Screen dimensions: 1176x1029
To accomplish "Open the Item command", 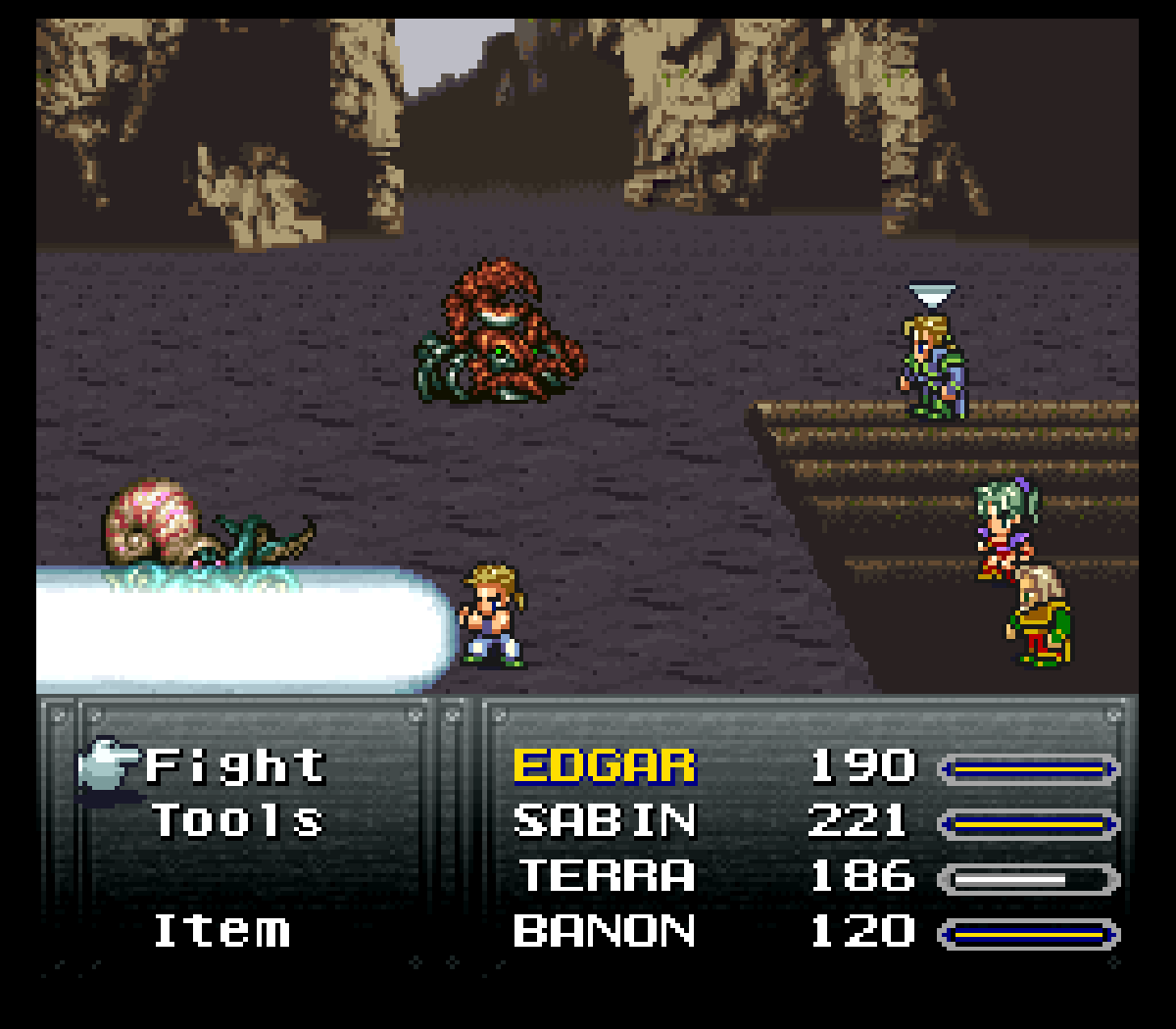I will [x=222, y=931].
